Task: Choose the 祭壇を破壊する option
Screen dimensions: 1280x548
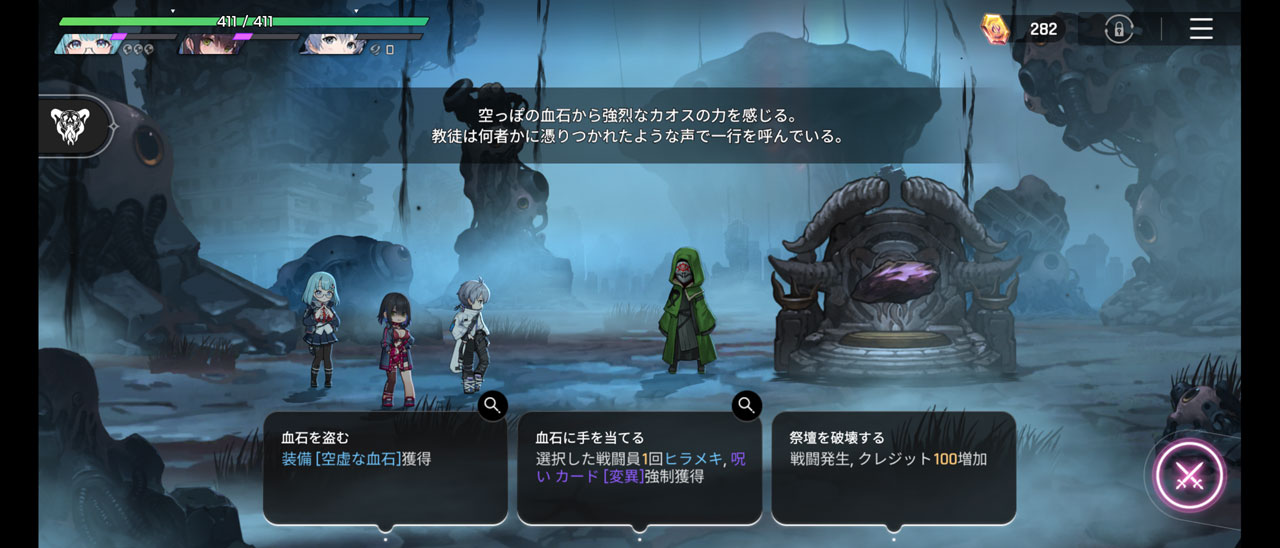Action: click(893, 468)
